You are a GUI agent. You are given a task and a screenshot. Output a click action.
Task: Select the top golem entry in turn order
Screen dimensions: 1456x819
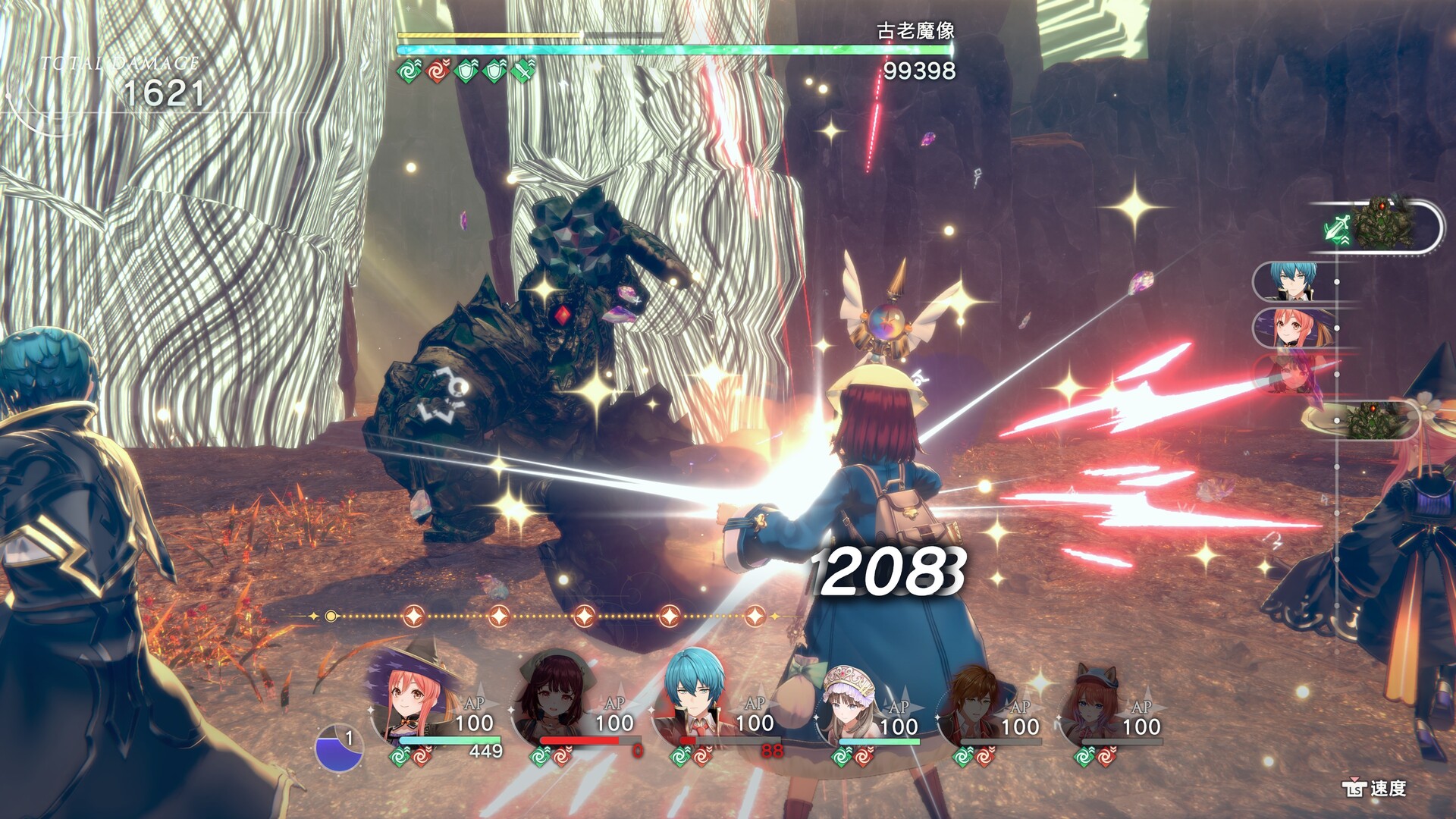[1382, 226]
